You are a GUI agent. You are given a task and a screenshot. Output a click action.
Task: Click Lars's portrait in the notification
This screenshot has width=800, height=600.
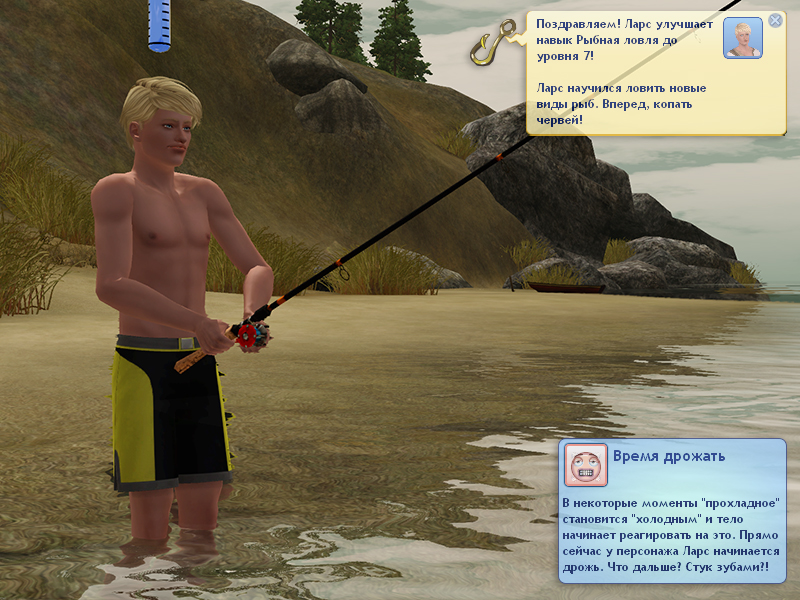(x=742, y=38)
